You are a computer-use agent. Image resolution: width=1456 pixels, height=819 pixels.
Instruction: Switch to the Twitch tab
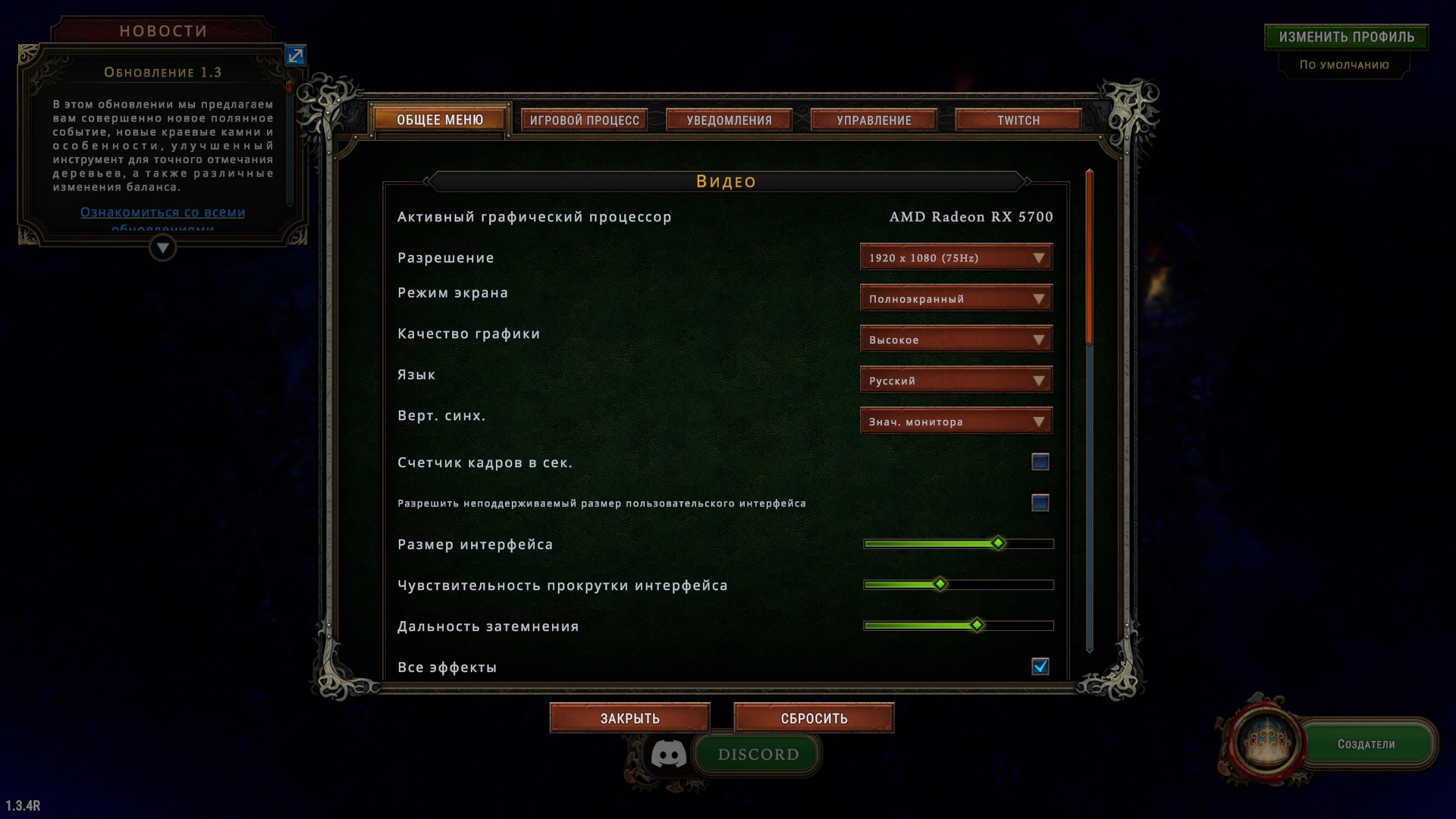pyautogui.click(x=1018, y=120)
